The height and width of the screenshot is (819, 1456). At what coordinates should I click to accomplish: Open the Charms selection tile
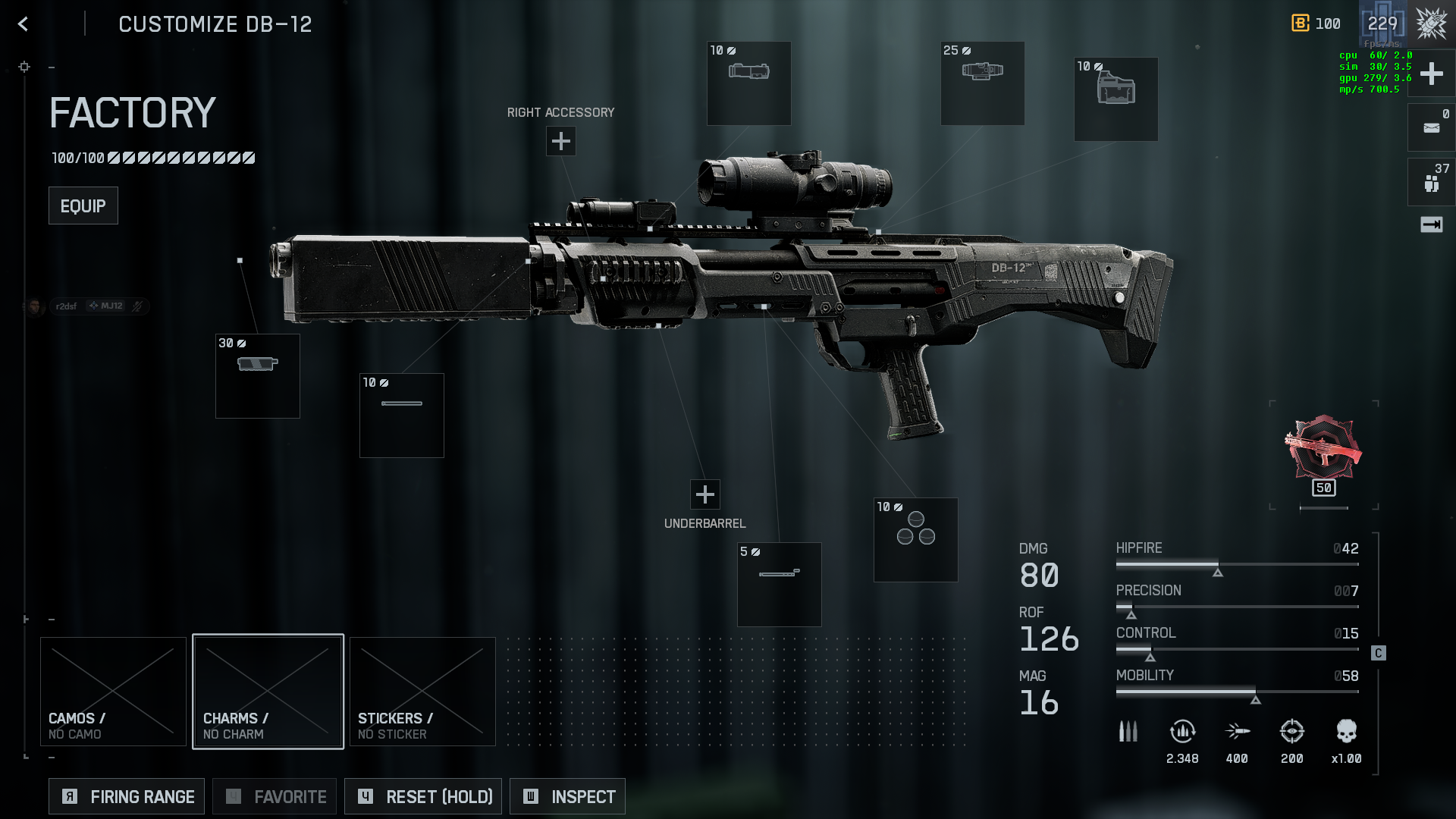(268, 692)
